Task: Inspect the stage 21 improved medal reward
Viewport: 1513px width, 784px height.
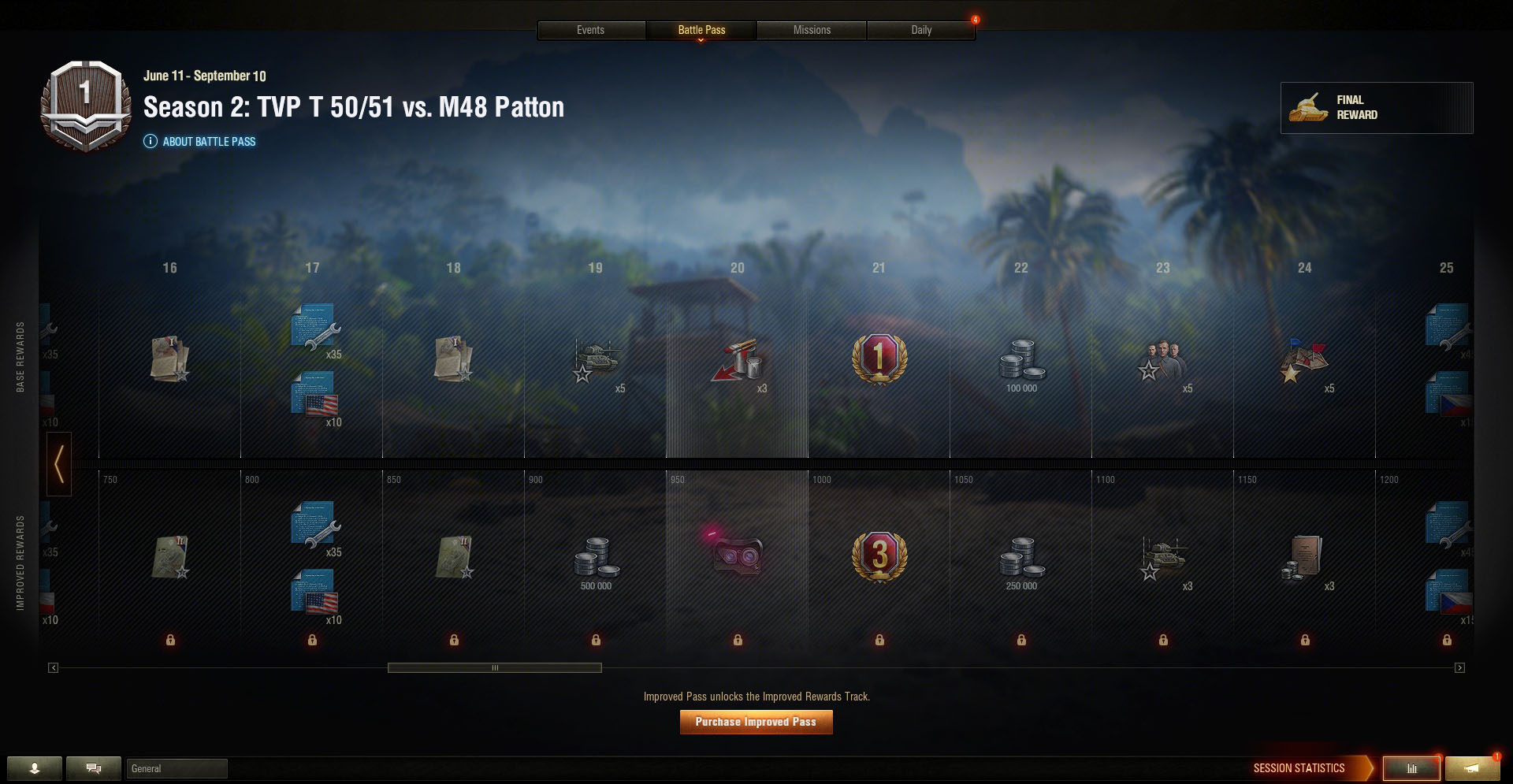Action: click(879, 556)
